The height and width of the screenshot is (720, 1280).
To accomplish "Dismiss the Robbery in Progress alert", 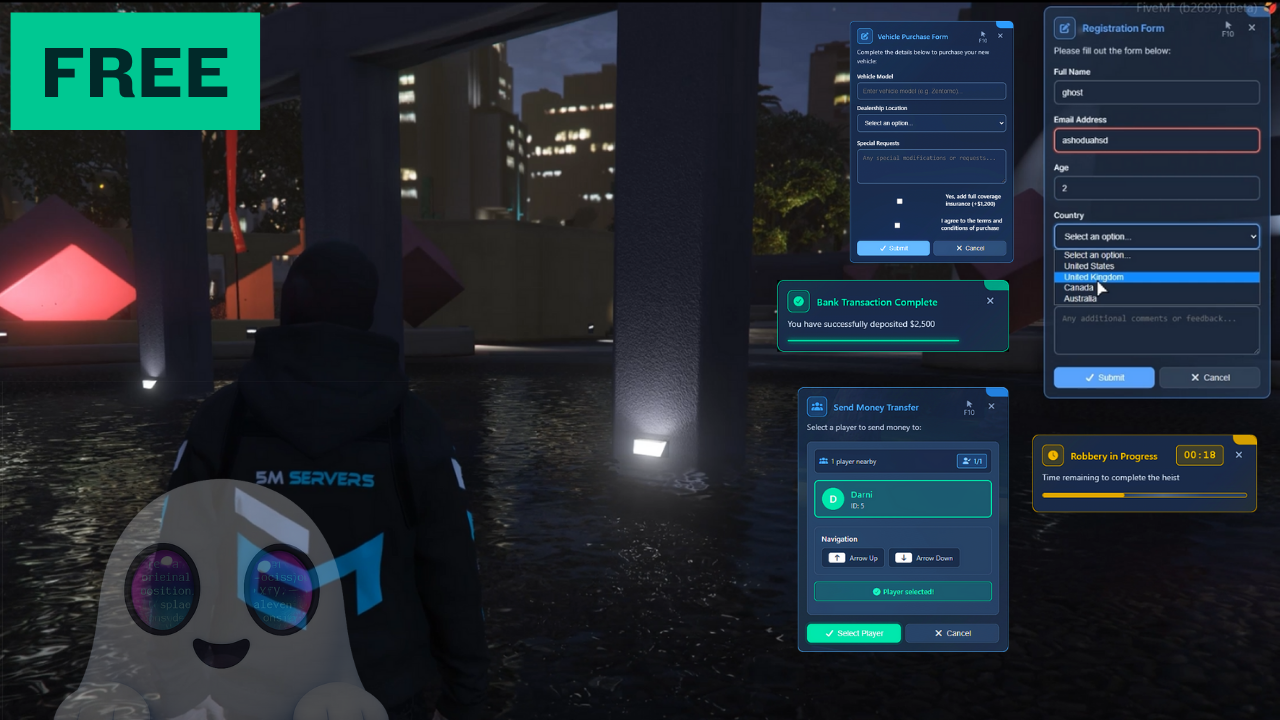I will tap(1239, 455).
